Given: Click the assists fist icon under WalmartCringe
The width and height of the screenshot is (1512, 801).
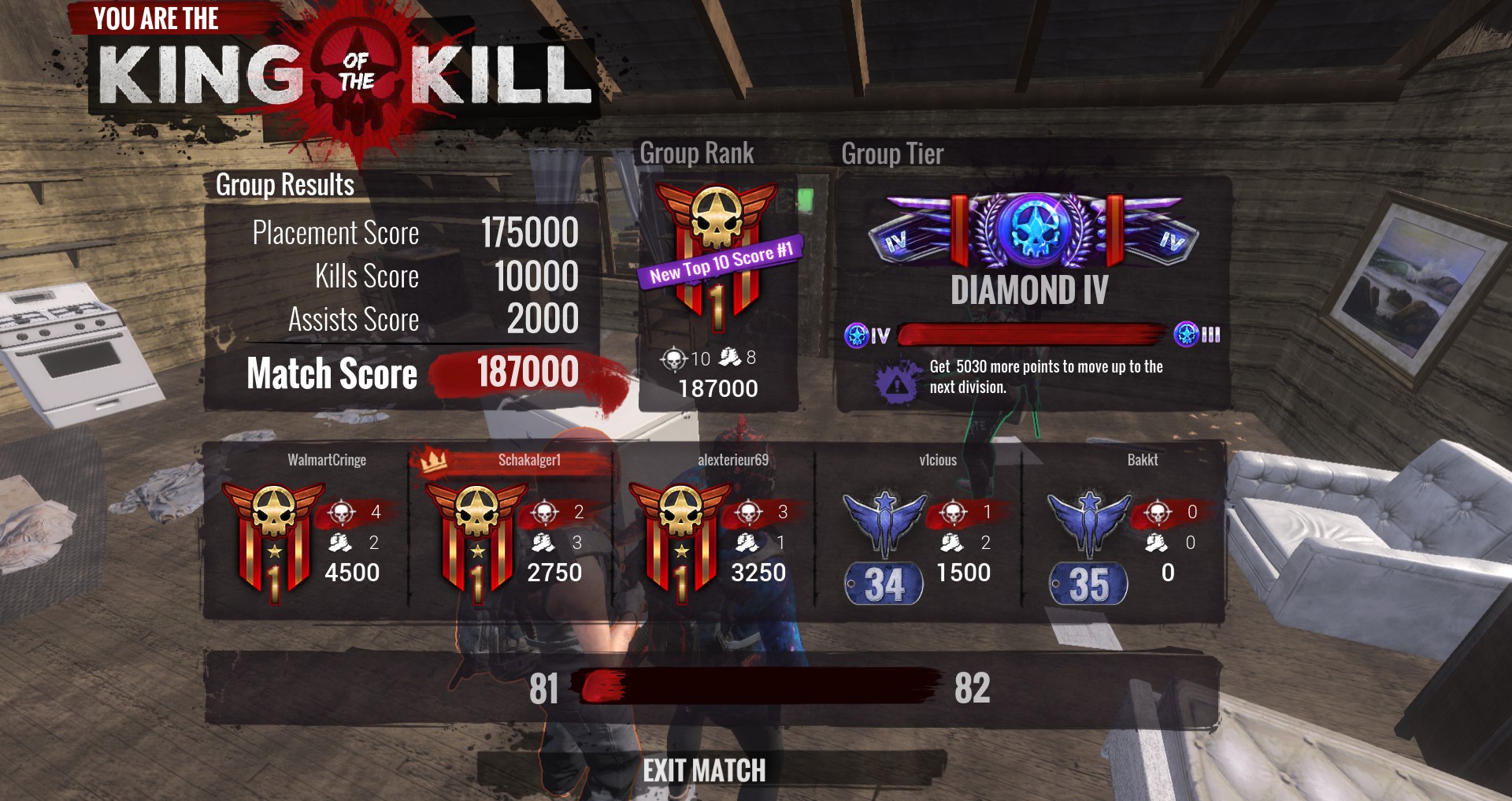Looking at the screenshot, I should (340, 543).
